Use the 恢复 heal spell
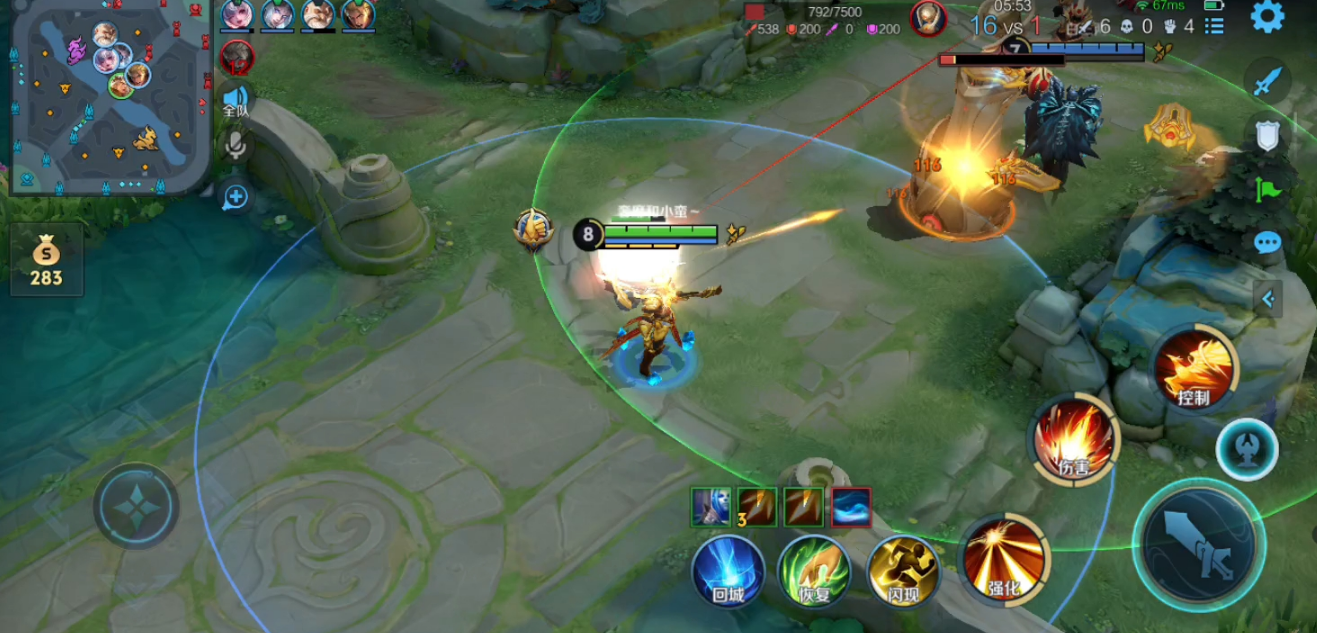Viewport: 1317px width, 633px height. [x=815, y=571]
